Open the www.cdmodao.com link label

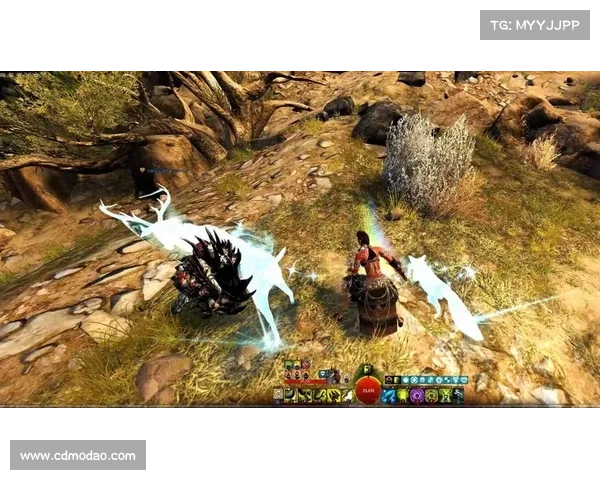(x=79, y=456)
